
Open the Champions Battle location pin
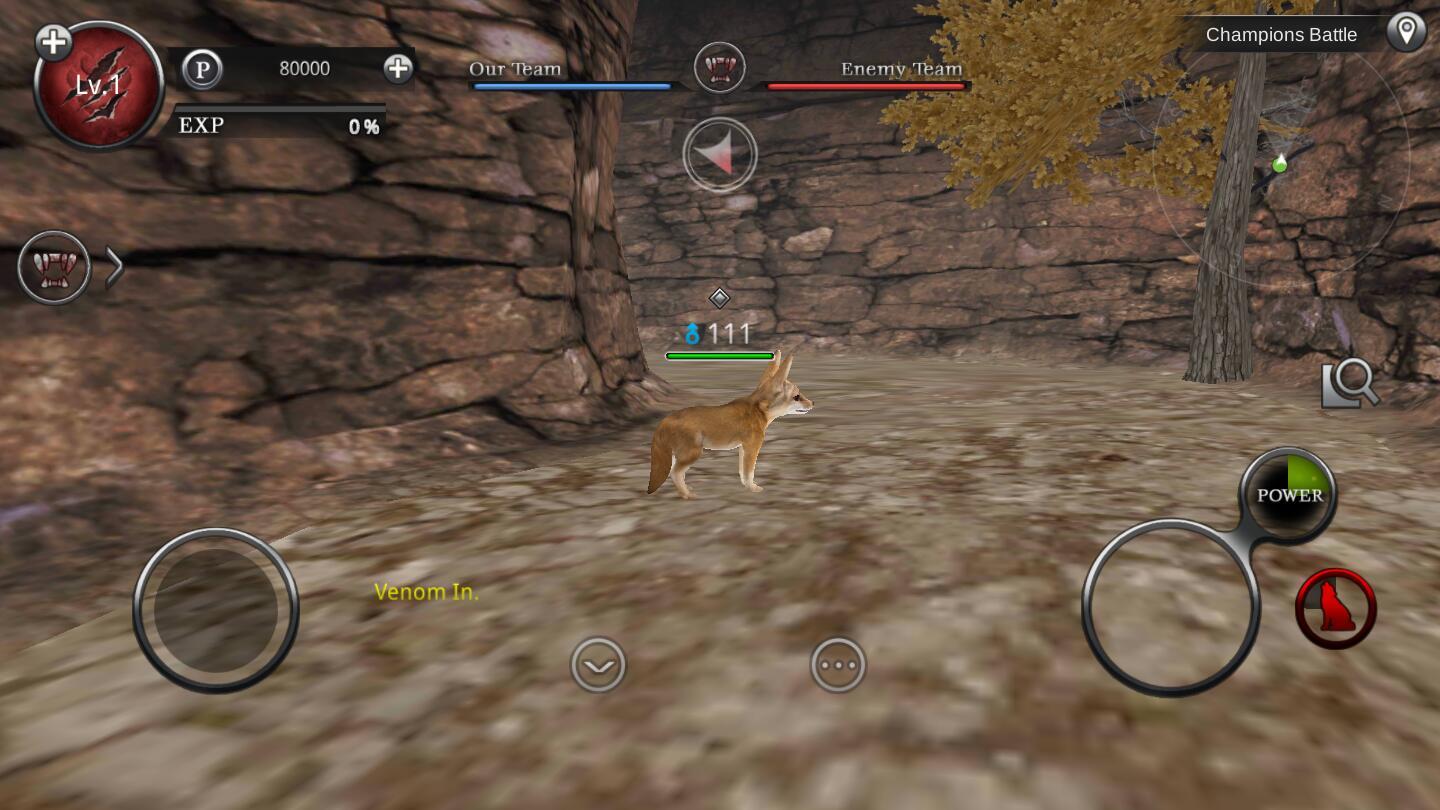(1406, 33)
